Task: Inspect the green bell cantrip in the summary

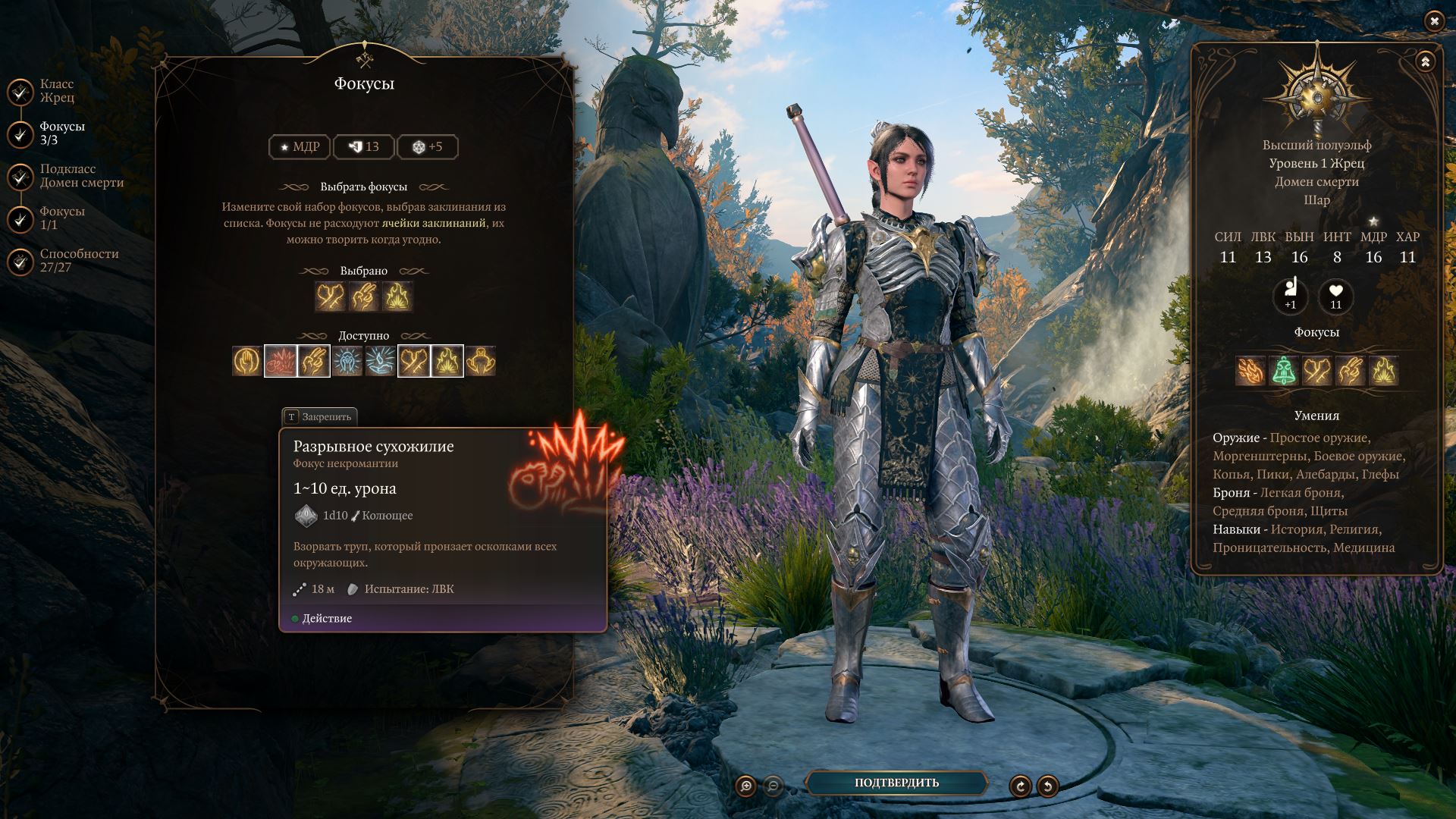Action: click(x=1284, y=371)
